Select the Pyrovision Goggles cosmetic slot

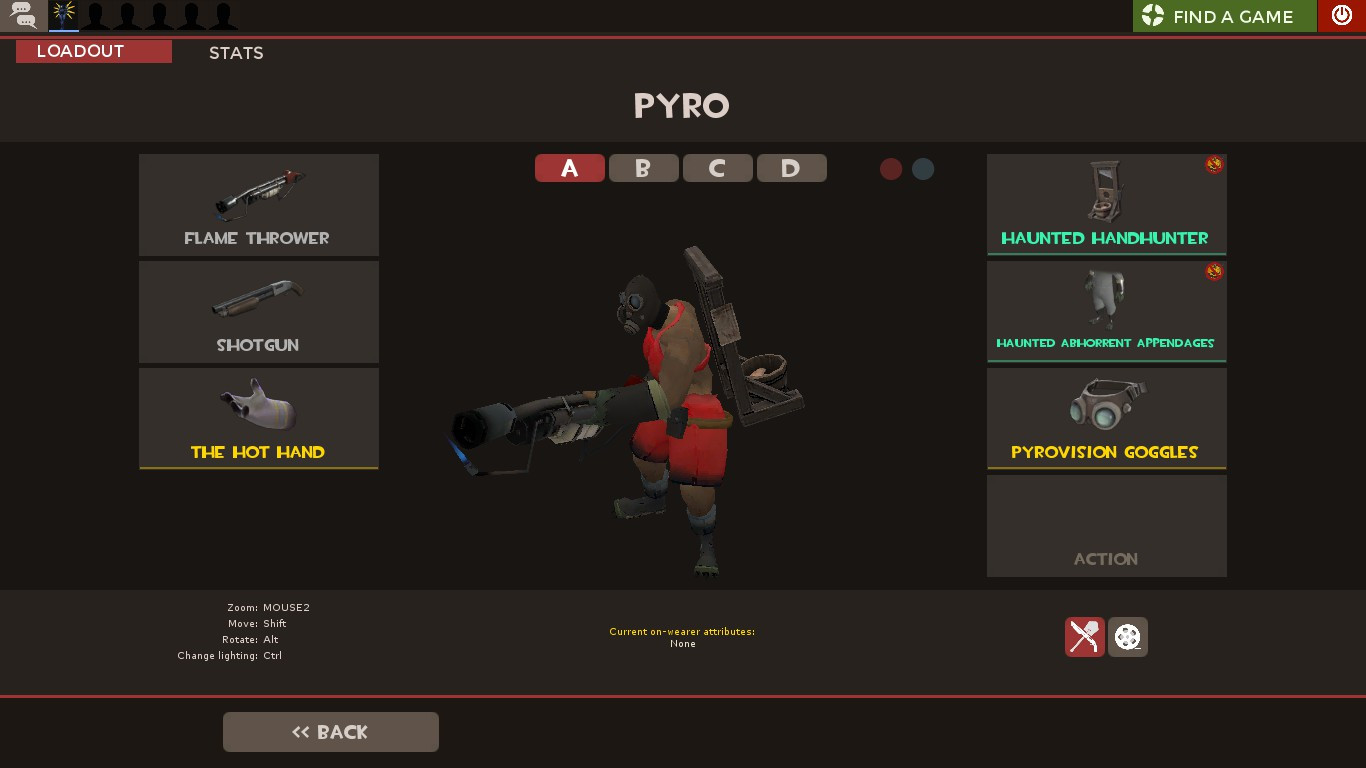point(1106,418)
